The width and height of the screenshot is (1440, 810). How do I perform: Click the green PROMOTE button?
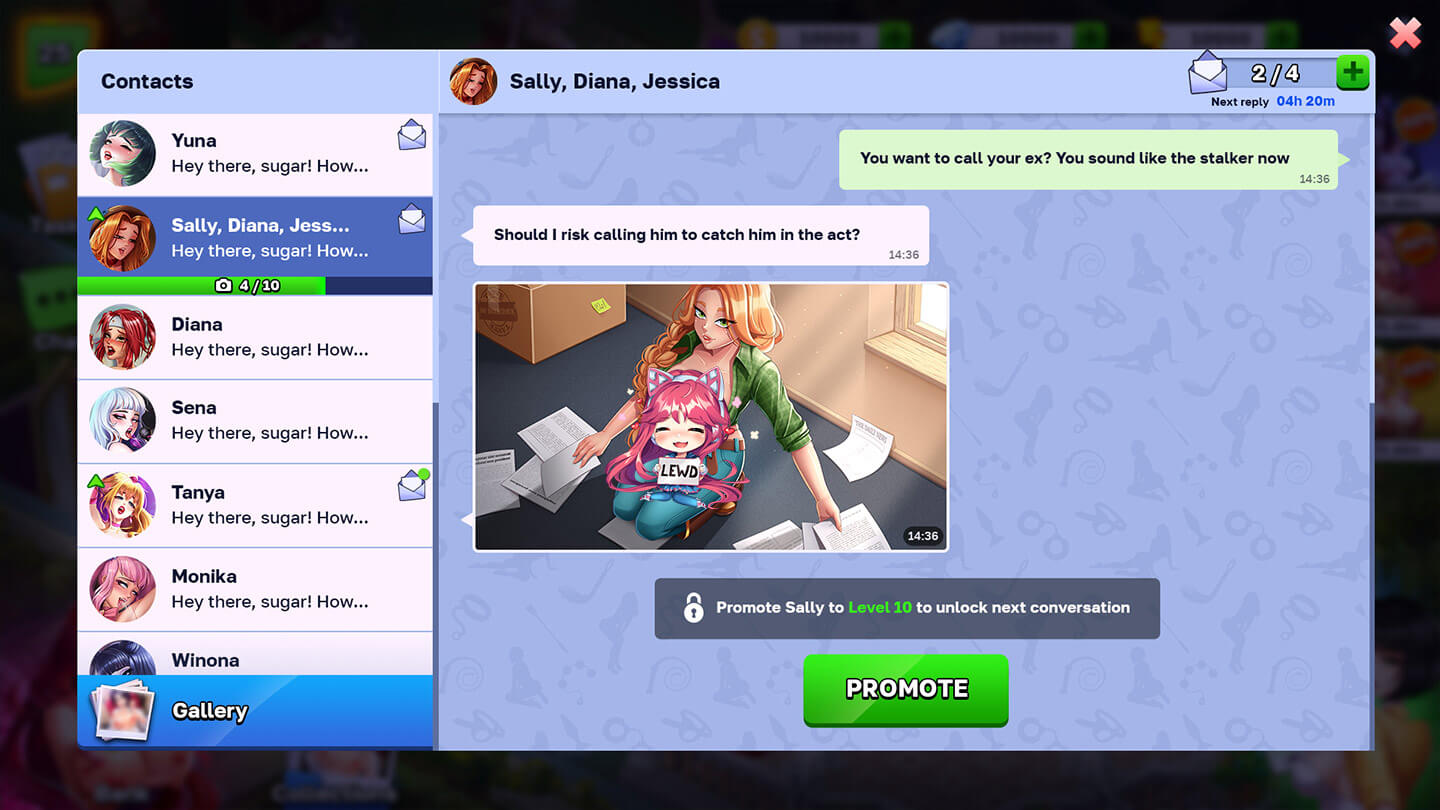coord(905,689)
